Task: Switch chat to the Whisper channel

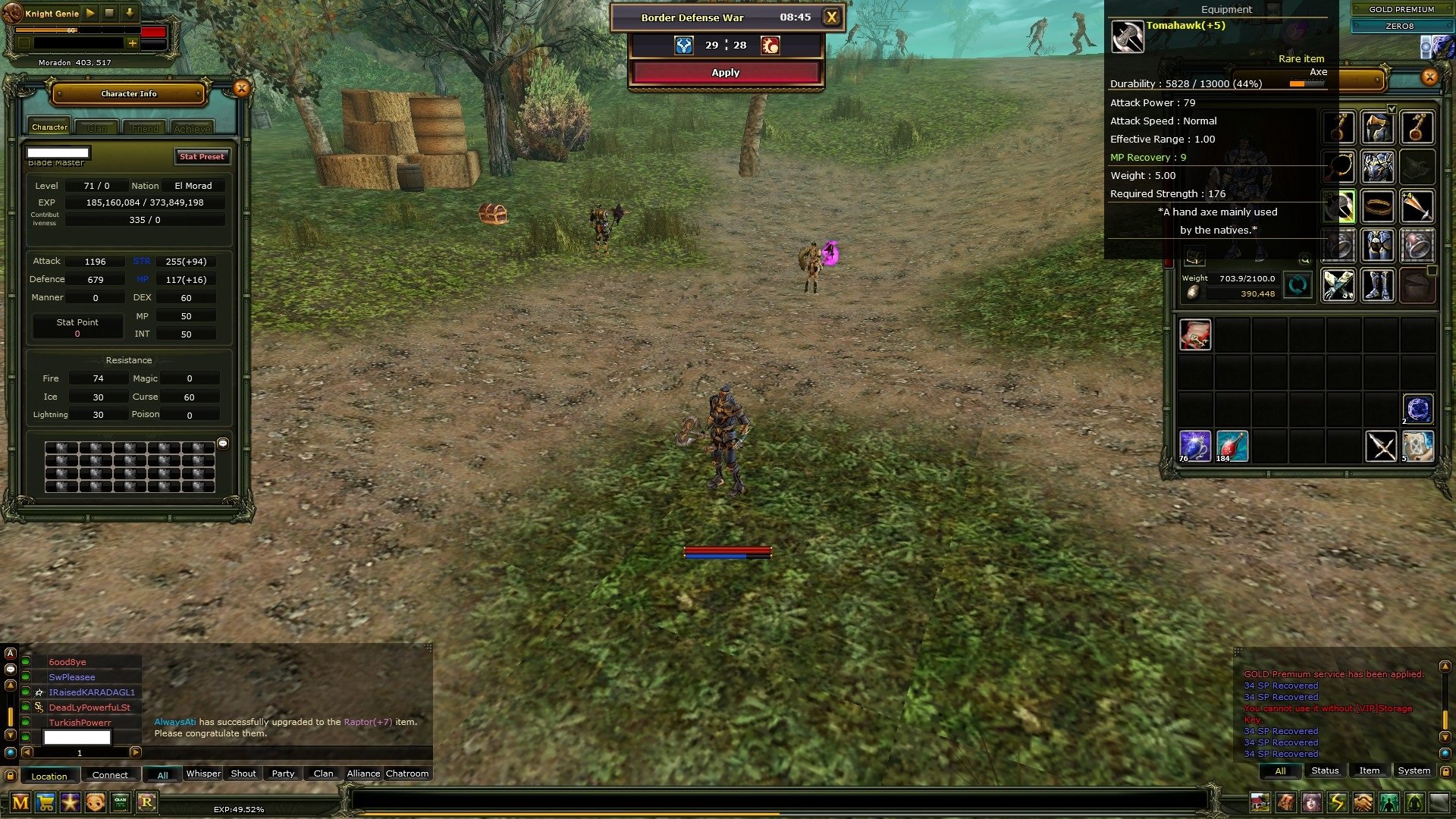Action: click(x=203, y=773)
